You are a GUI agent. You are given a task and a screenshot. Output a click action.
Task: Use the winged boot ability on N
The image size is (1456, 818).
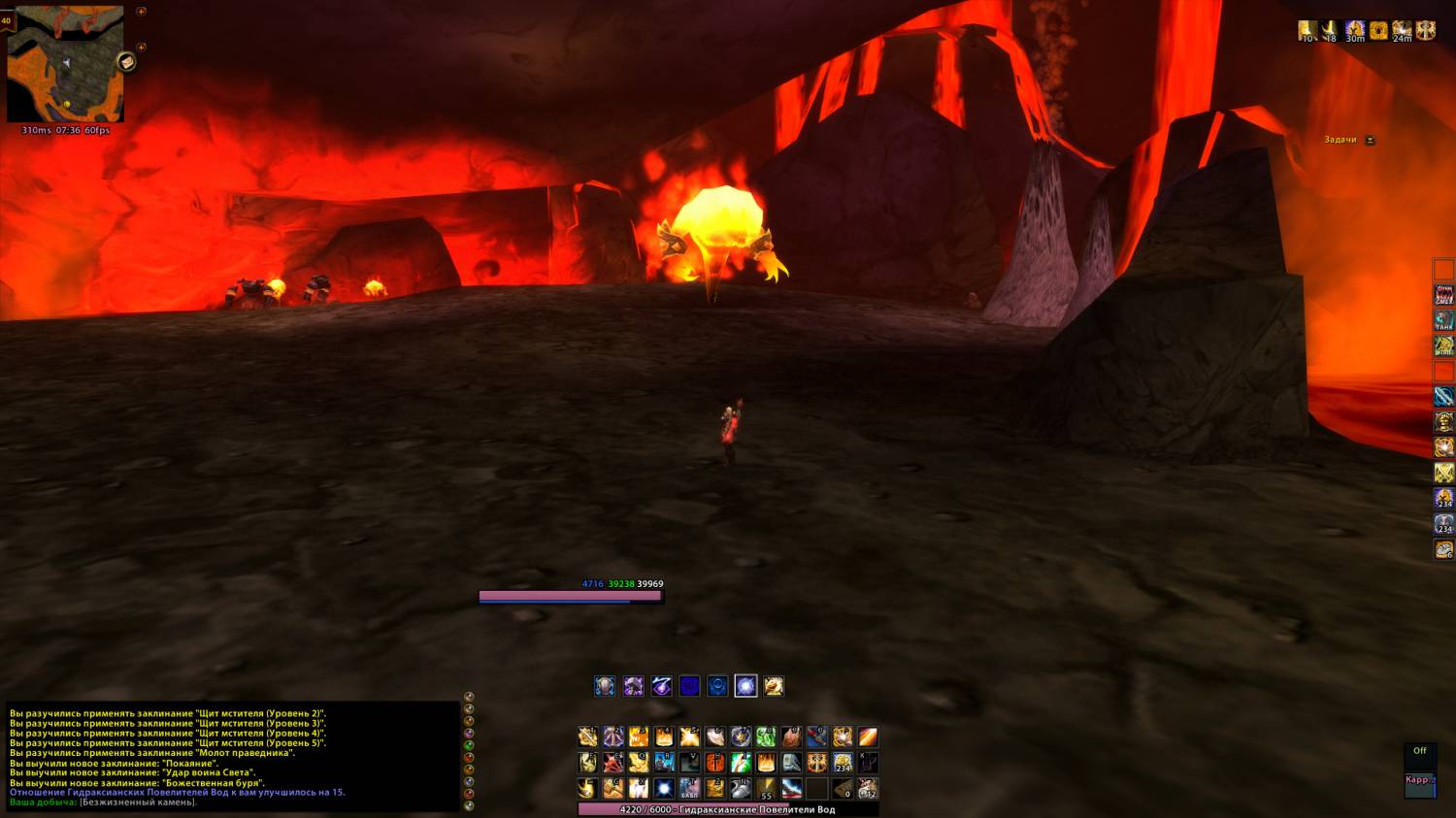(x=741, y=788)
